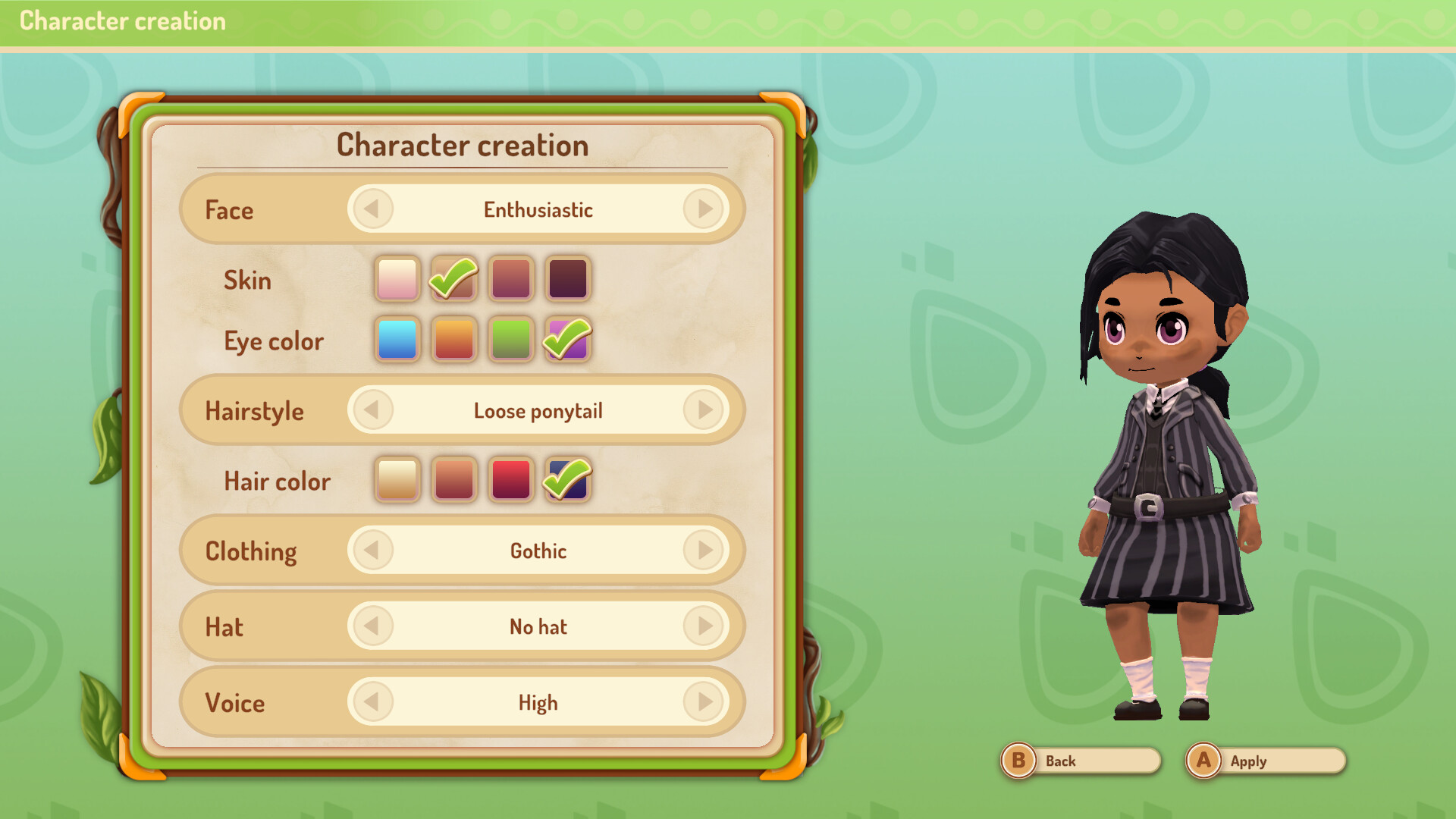
Task: Show the previous Hat option
Action: coord(372,626)
